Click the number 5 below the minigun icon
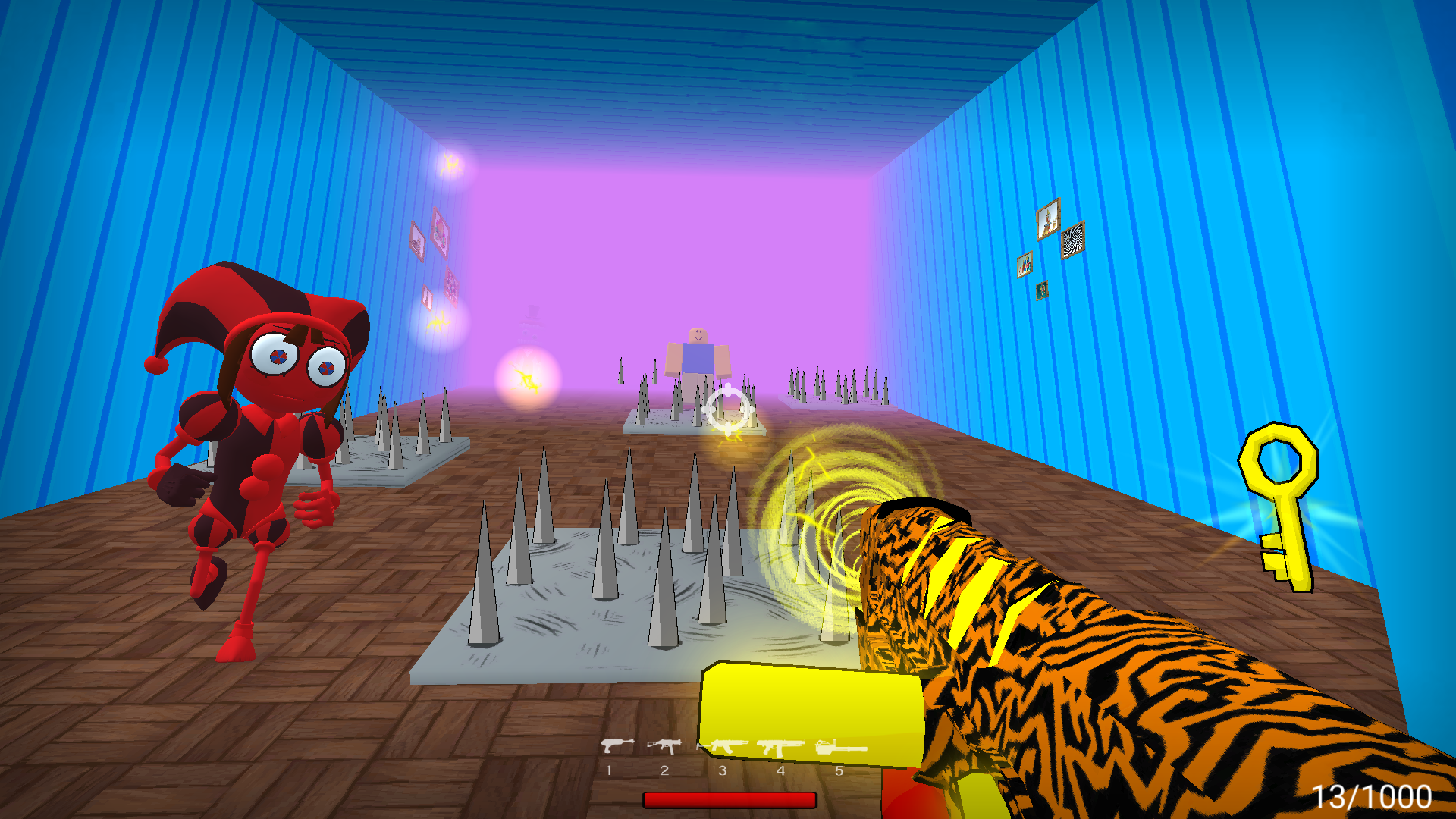The width and height of the screenshot is (1456, 819). [838, 771]
